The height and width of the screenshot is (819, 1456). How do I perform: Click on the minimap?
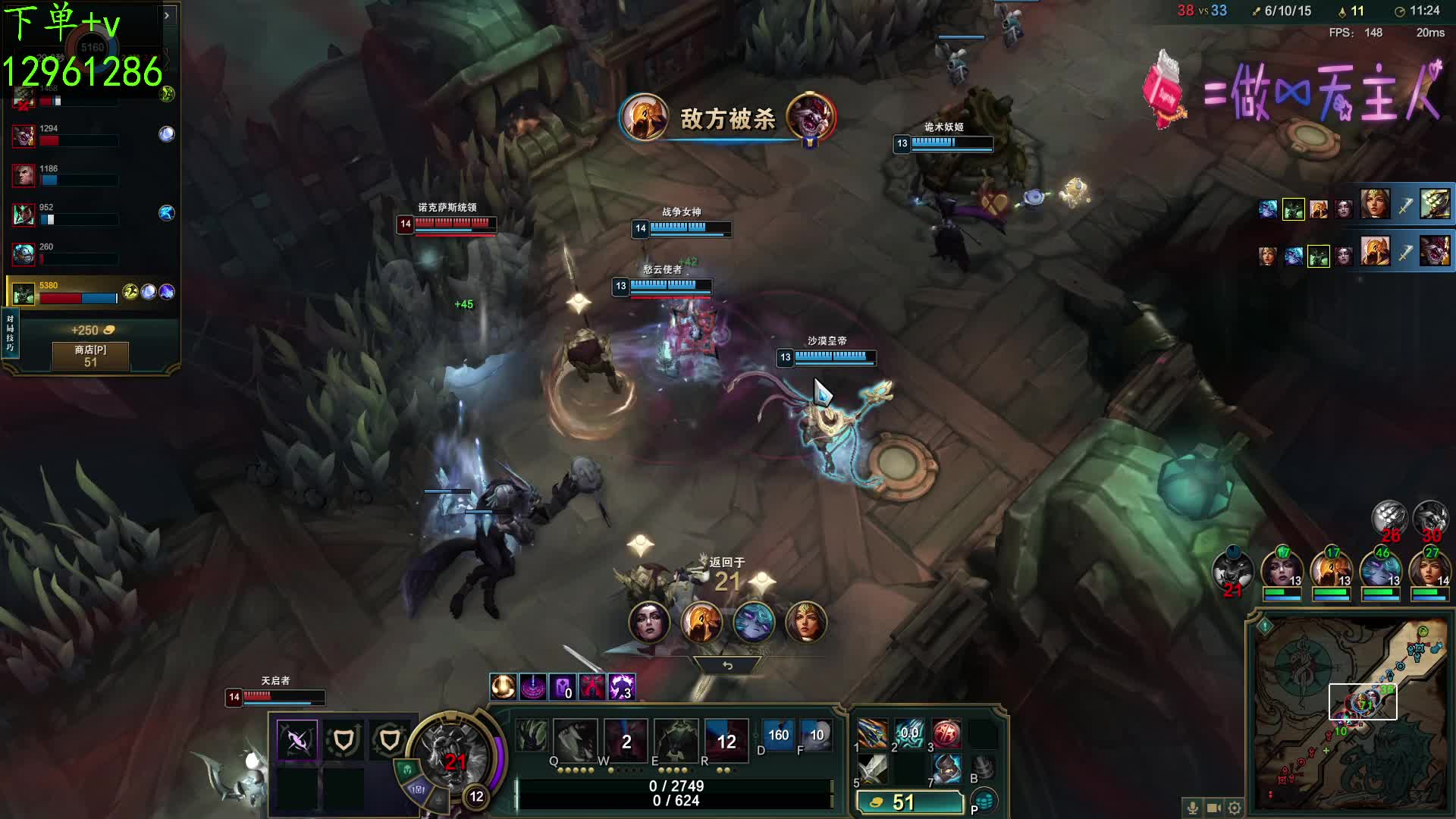click(x=1349, y=713)
